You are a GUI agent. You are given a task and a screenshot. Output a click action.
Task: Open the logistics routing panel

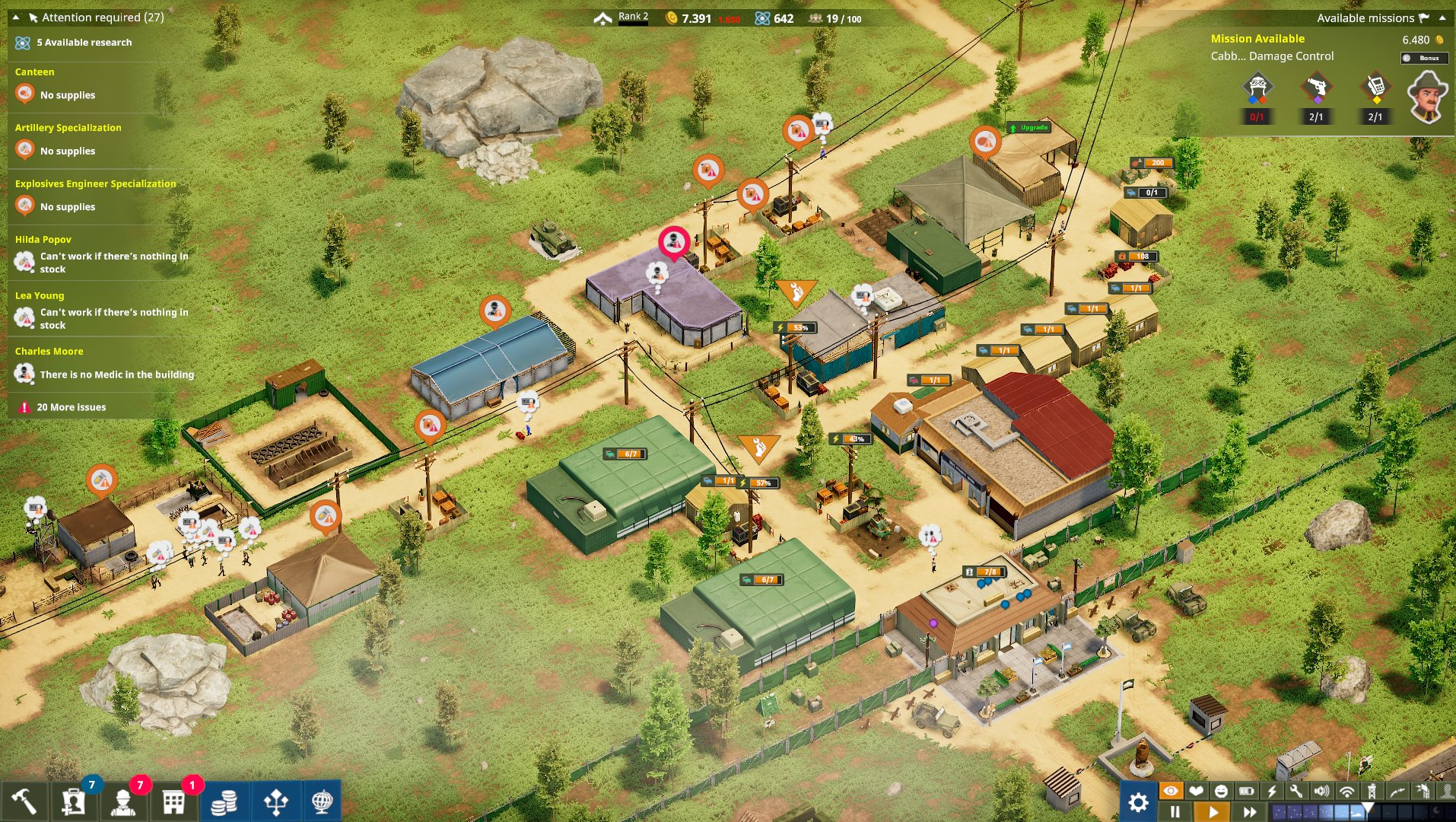pyautogui.click(x=277, y=803)
